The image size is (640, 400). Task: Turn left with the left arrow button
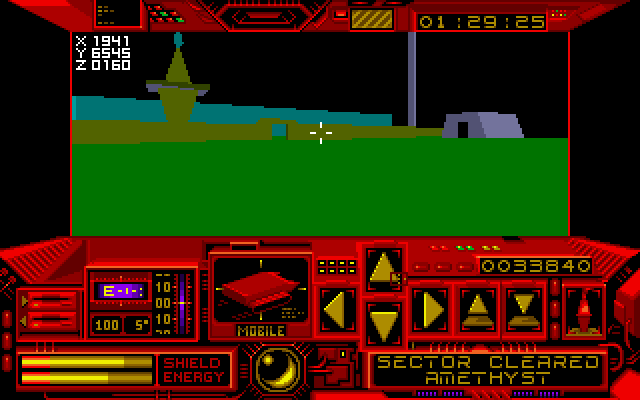click(x=336, y=309)
